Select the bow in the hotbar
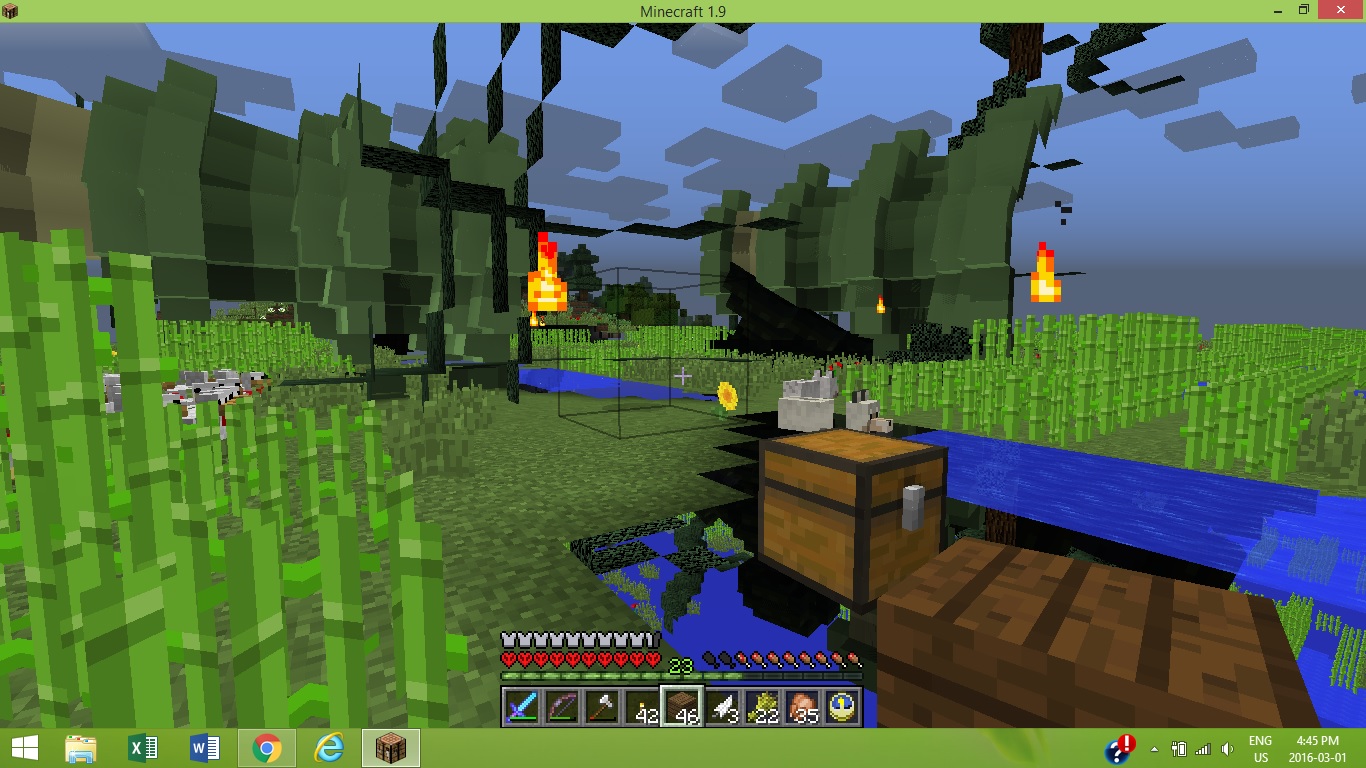 click(562, 706)
